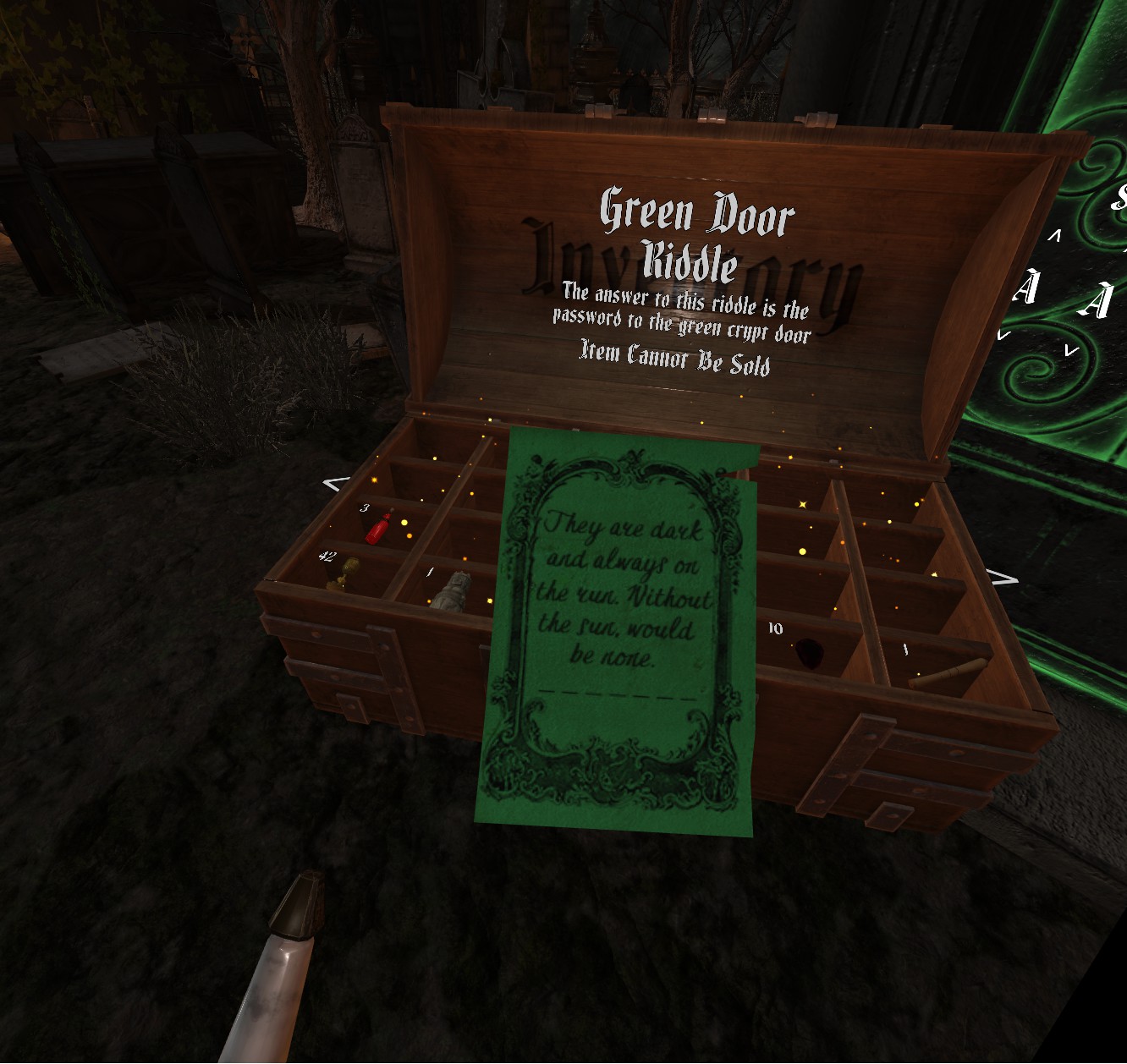Screen dimensions: 1127x1064
Task: Click the up arrow above the first password letter
Action: pos(1054,236)
